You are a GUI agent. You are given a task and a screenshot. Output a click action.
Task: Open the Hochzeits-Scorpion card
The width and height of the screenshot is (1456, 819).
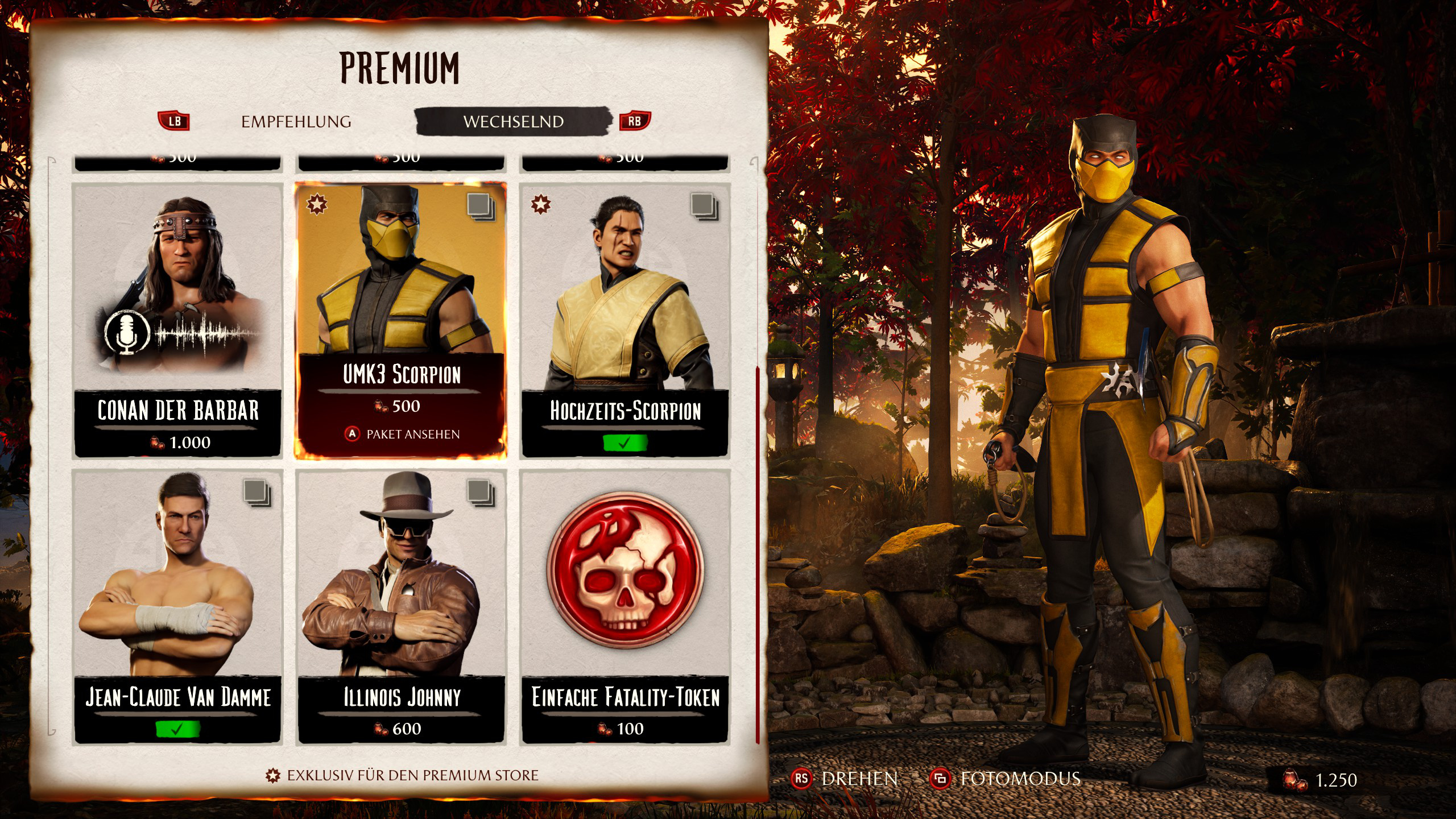tap(624, 320)
